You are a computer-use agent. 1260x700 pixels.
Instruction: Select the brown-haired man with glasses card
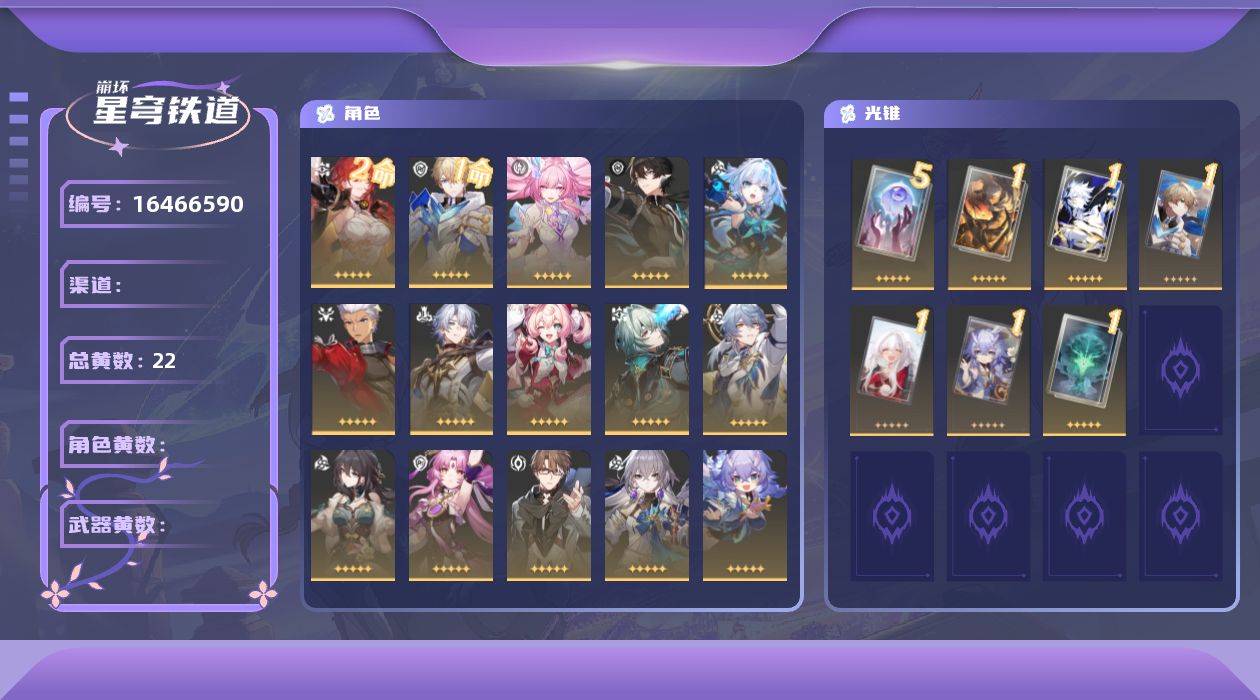(x=548, y=515)
